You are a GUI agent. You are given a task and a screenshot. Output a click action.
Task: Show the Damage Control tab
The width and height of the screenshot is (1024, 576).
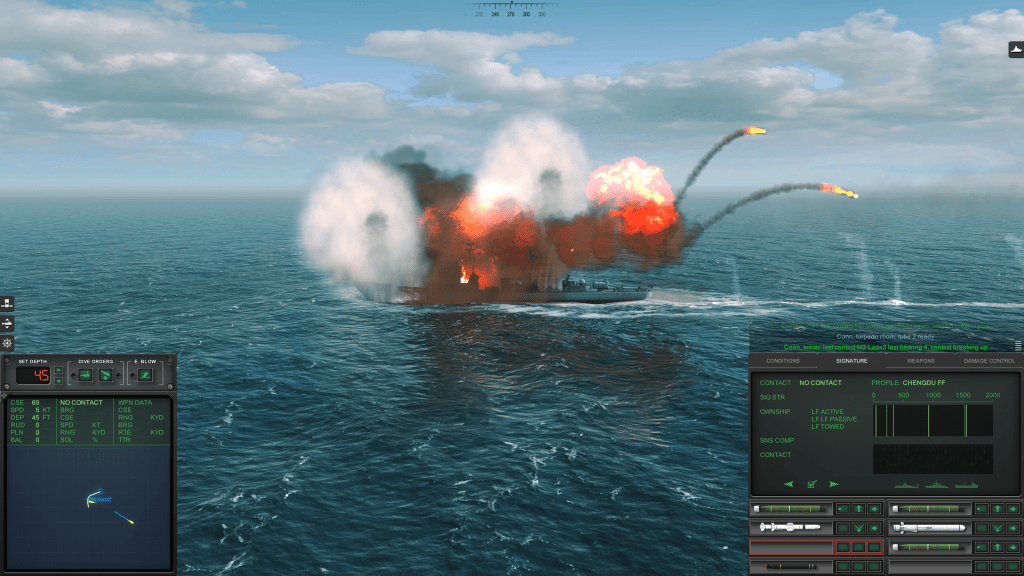pyautogui.click(x=989, y=360)
